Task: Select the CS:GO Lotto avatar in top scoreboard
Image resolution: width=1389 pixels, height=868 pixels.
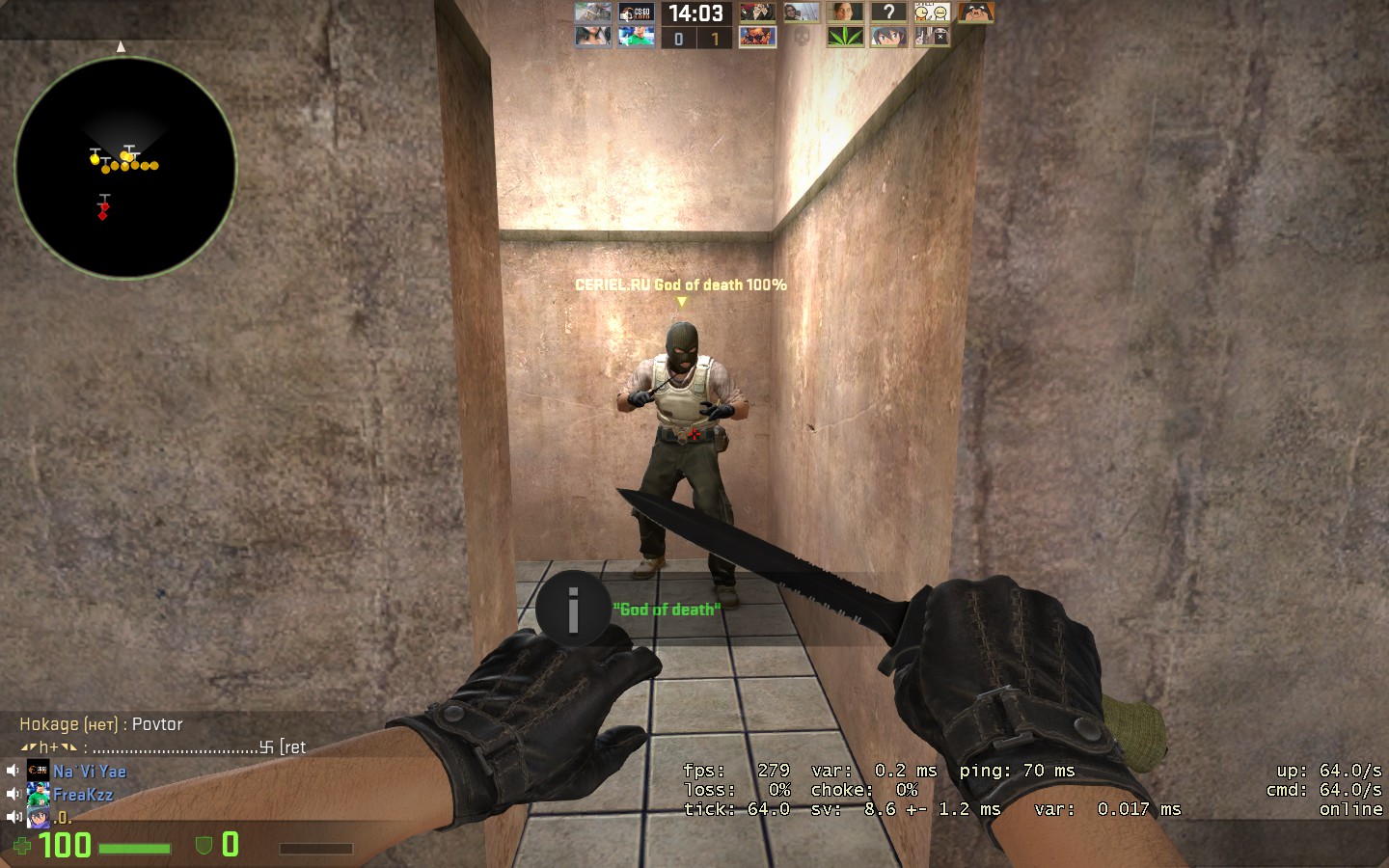Action: click(636, 13)
